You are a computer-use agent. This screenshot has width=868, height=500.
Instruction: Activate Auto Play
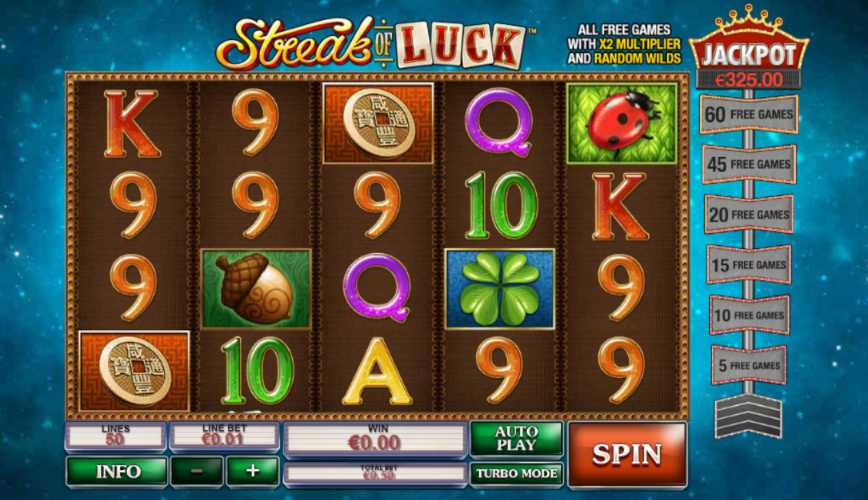click(x=517, y=439)
